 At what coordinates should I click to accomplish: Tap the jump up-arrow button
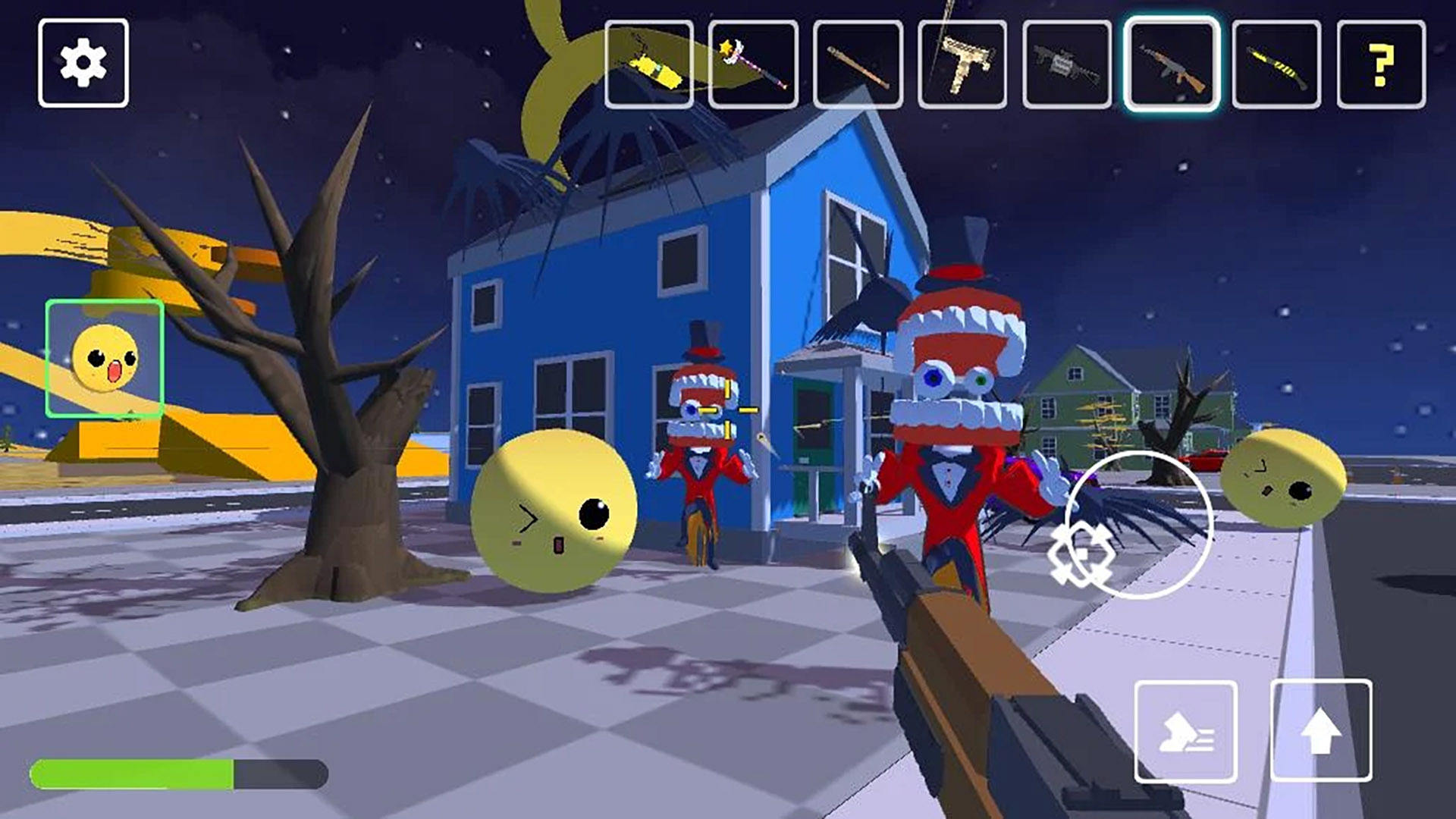click(1321, 730)
